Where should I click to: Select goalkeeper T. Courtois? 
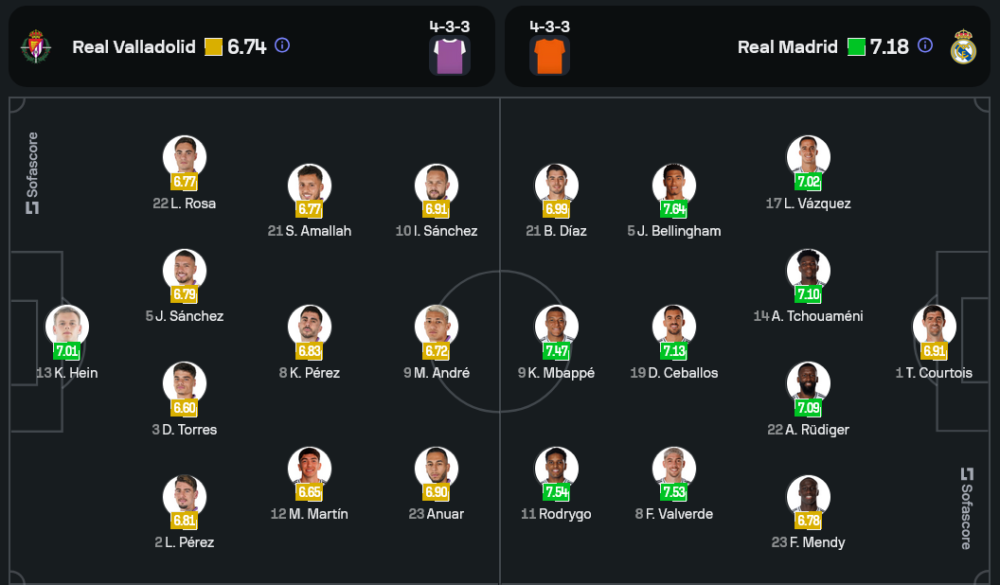point(934,327)
